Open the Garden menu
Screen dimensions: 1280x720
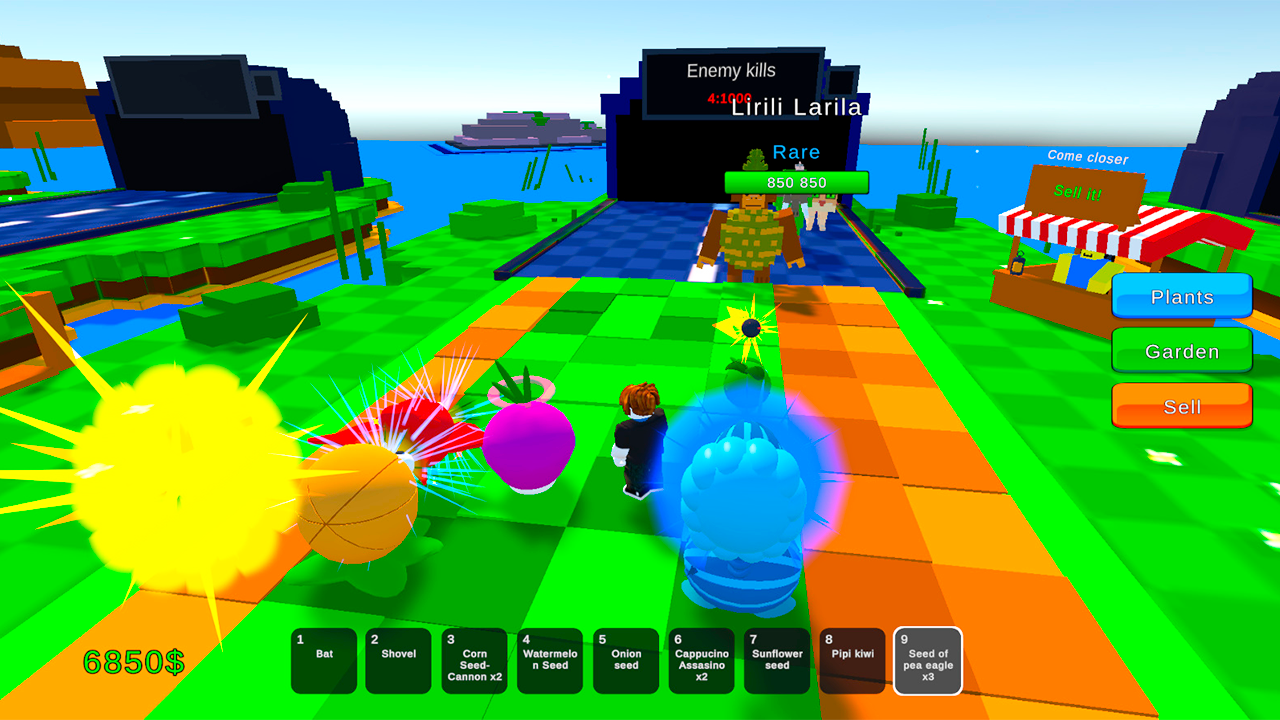point(1181,351)
